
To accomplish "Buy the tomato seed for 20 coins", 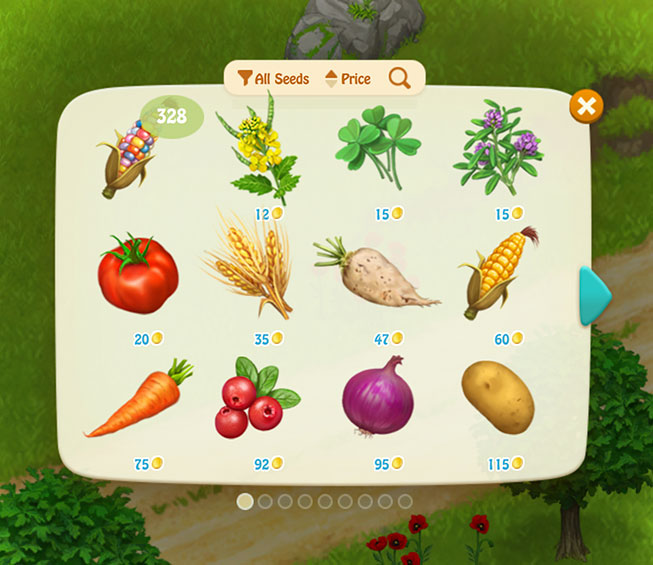I will point(138,275).
